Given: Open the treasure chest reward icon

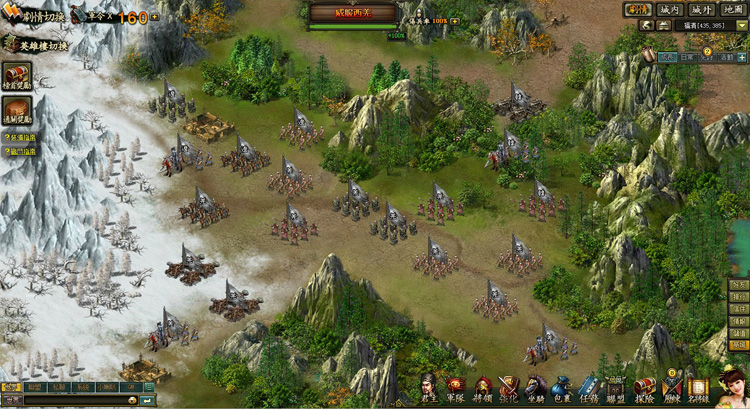Looking at the screenshot, I should 16,76.
